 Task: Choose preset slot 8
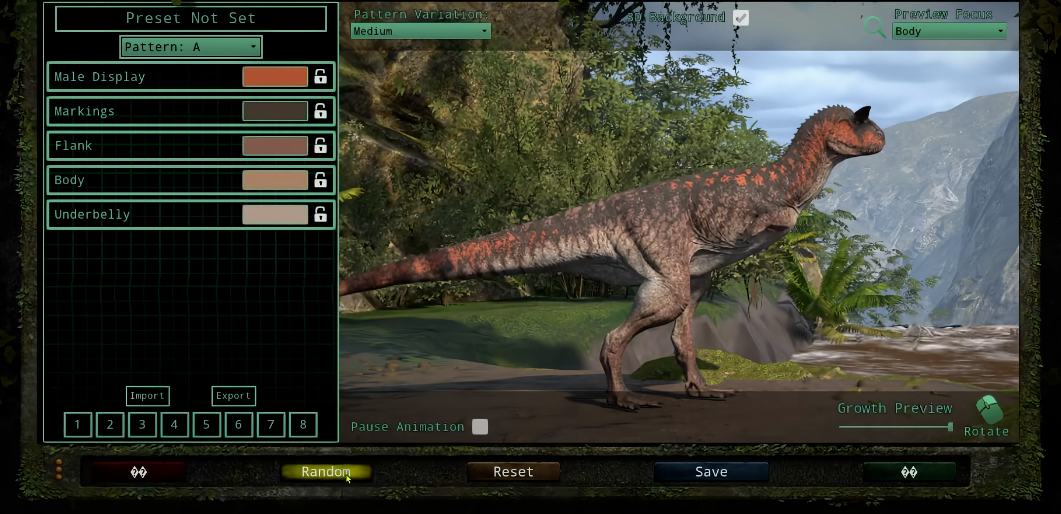pos(303,425)
